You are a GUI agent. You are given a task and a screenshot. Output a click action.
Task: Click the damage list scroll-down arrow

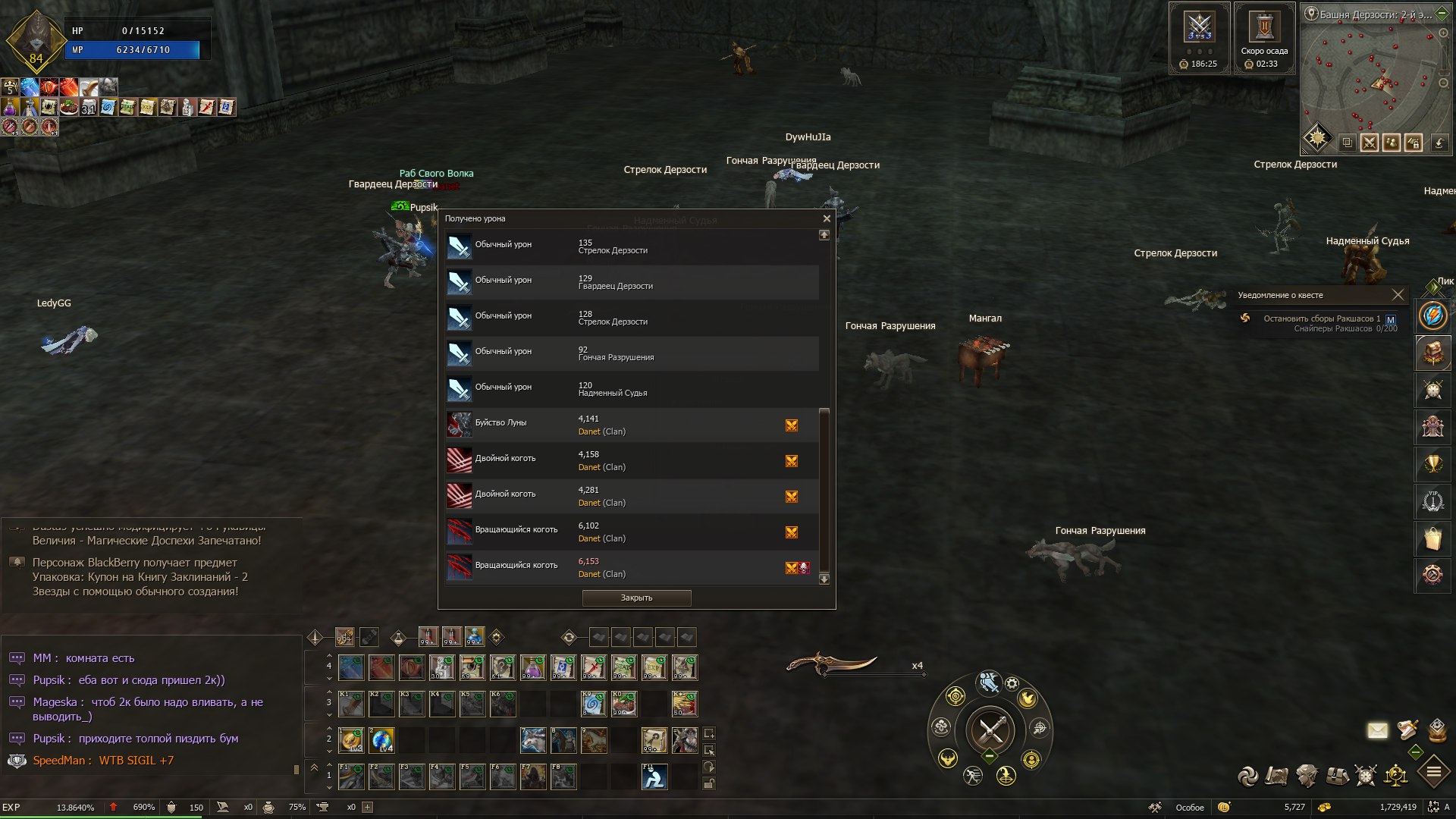point(824,579)
